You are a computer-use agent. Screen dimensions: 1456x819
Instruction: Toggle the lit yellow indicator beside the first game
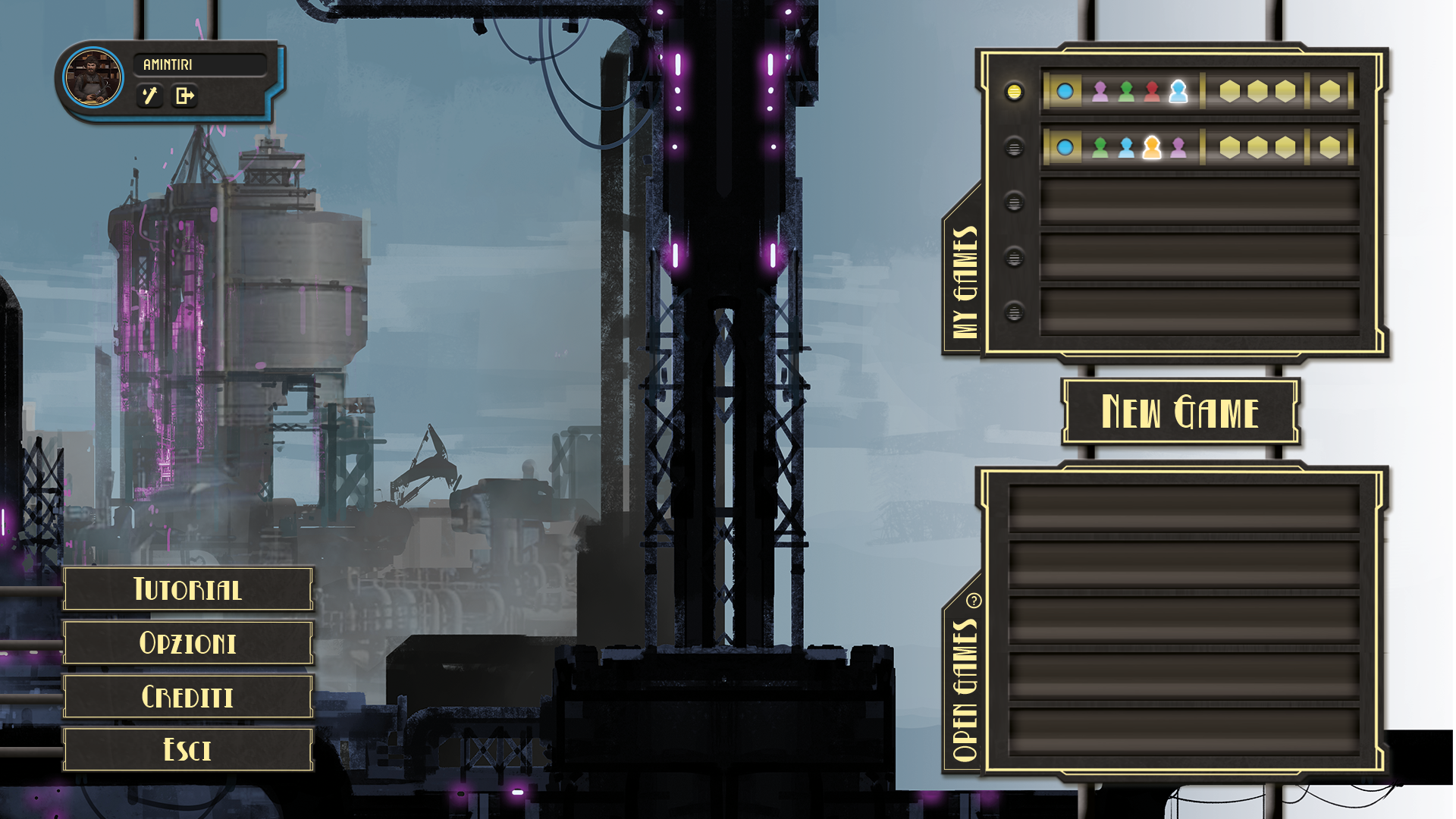pos(1016,91)
